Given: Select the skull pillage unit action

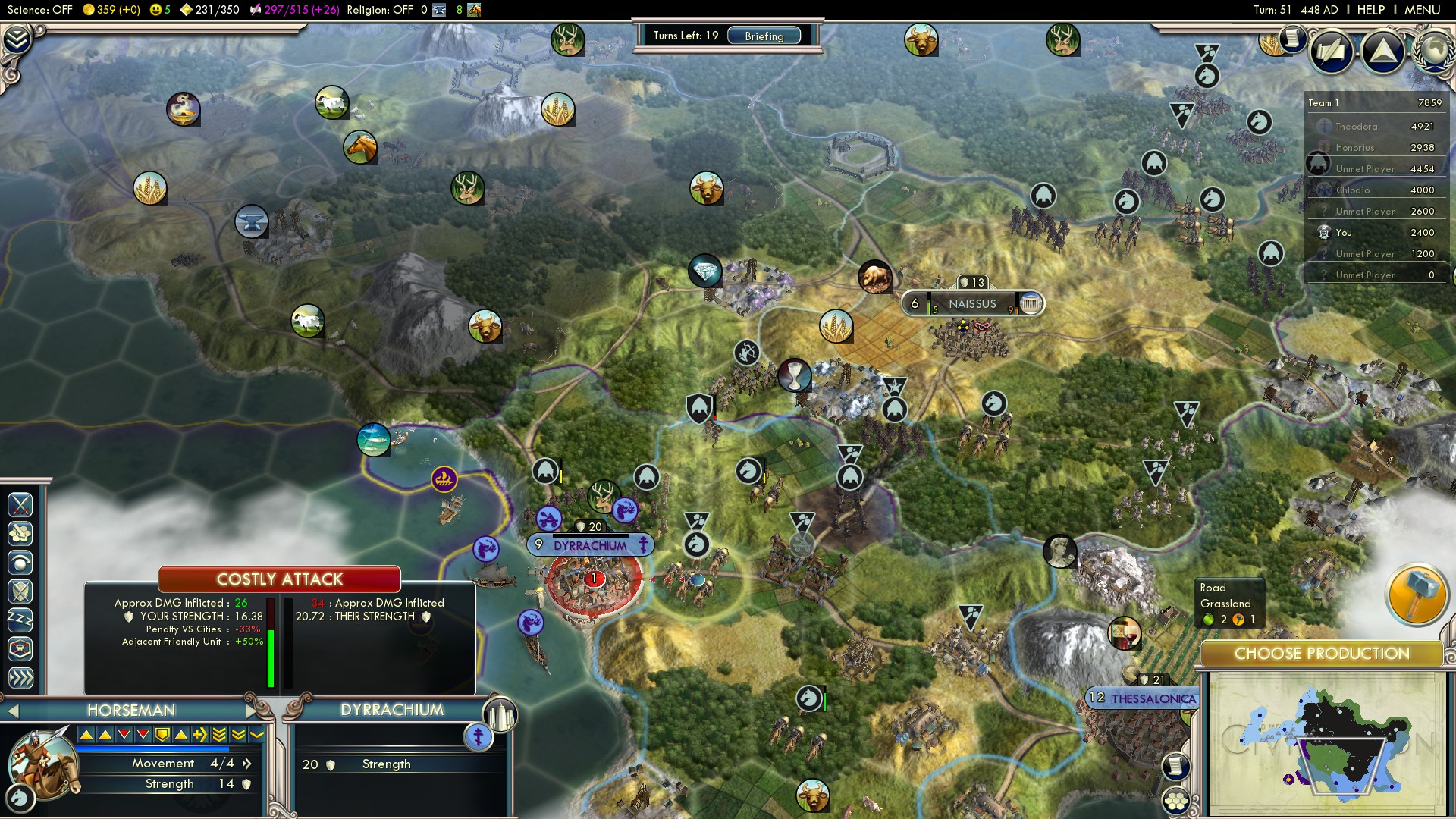Looking at the screenshot, I should click(20, 649).
